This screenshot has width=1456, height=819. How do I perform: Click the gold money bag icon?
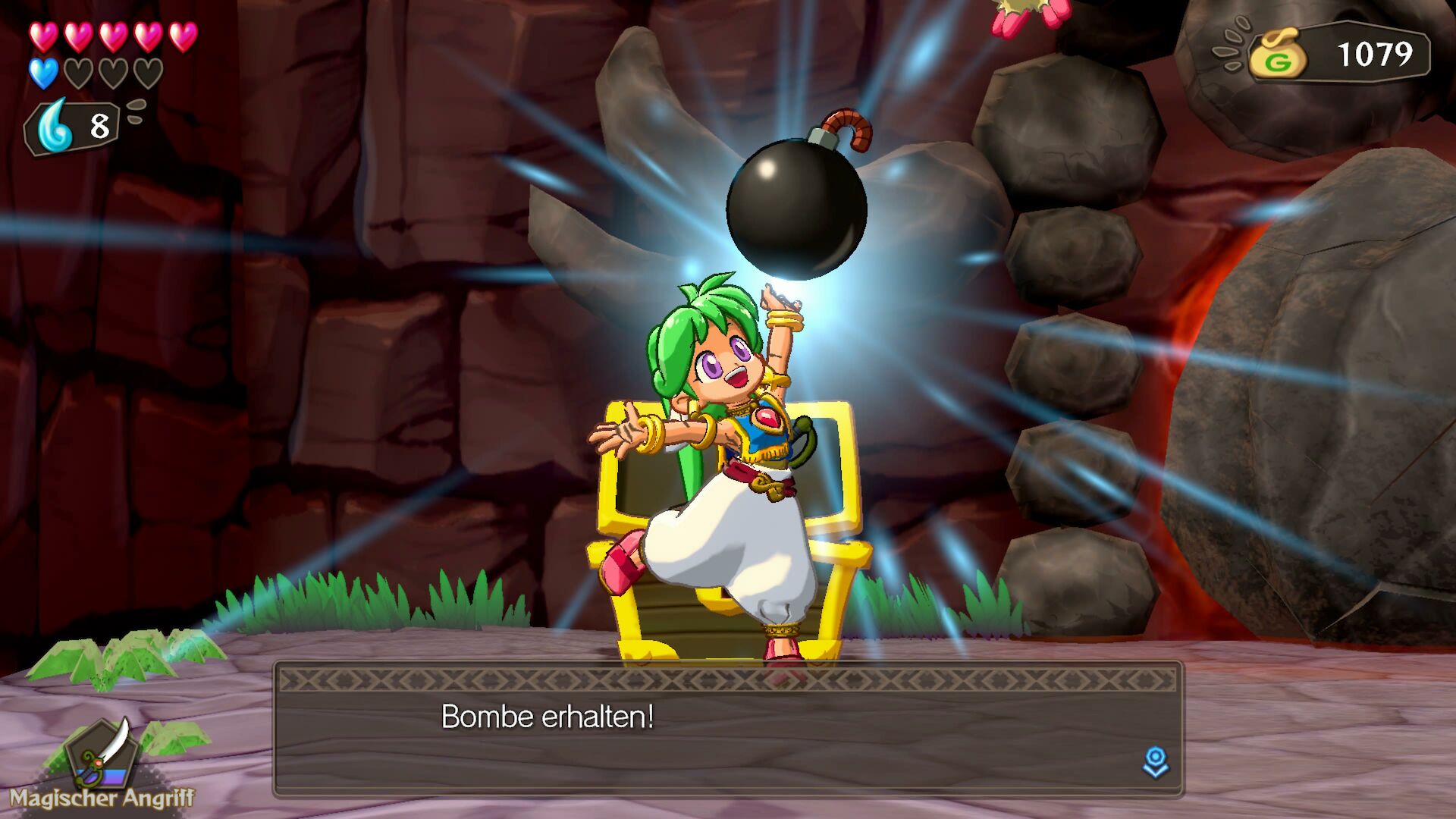[1278, 55]
